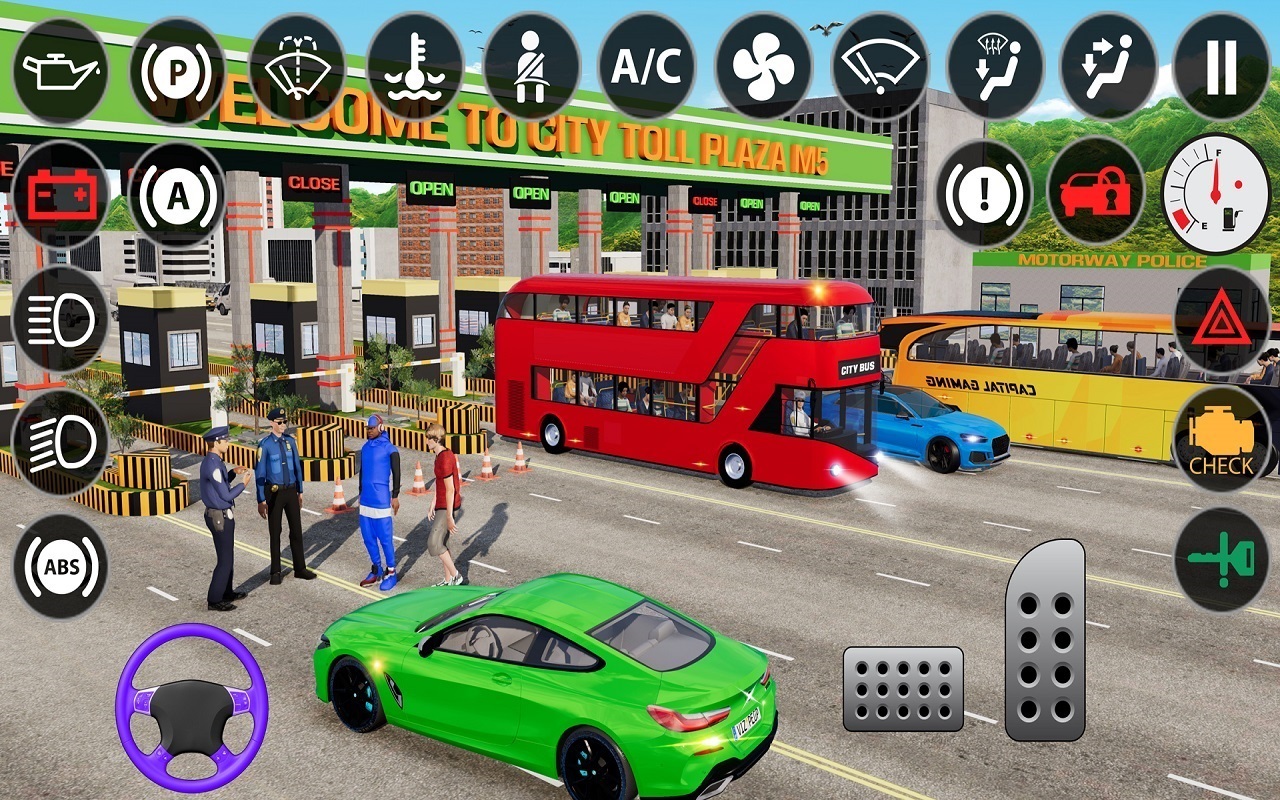Click the red car lock icon
This screenshot has height=800, width=1280.
1098,196
